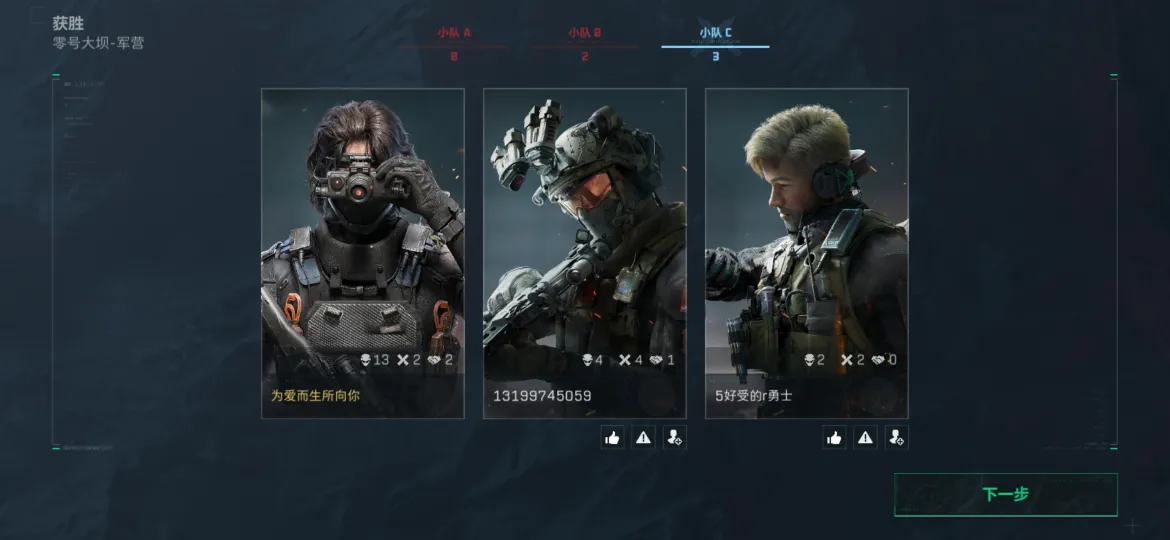Image resolution: width=1170 pixels, height=540 pixels.
Task: Add 5好受的r勇士 as a friend
Action: click(x=896, y=437)
